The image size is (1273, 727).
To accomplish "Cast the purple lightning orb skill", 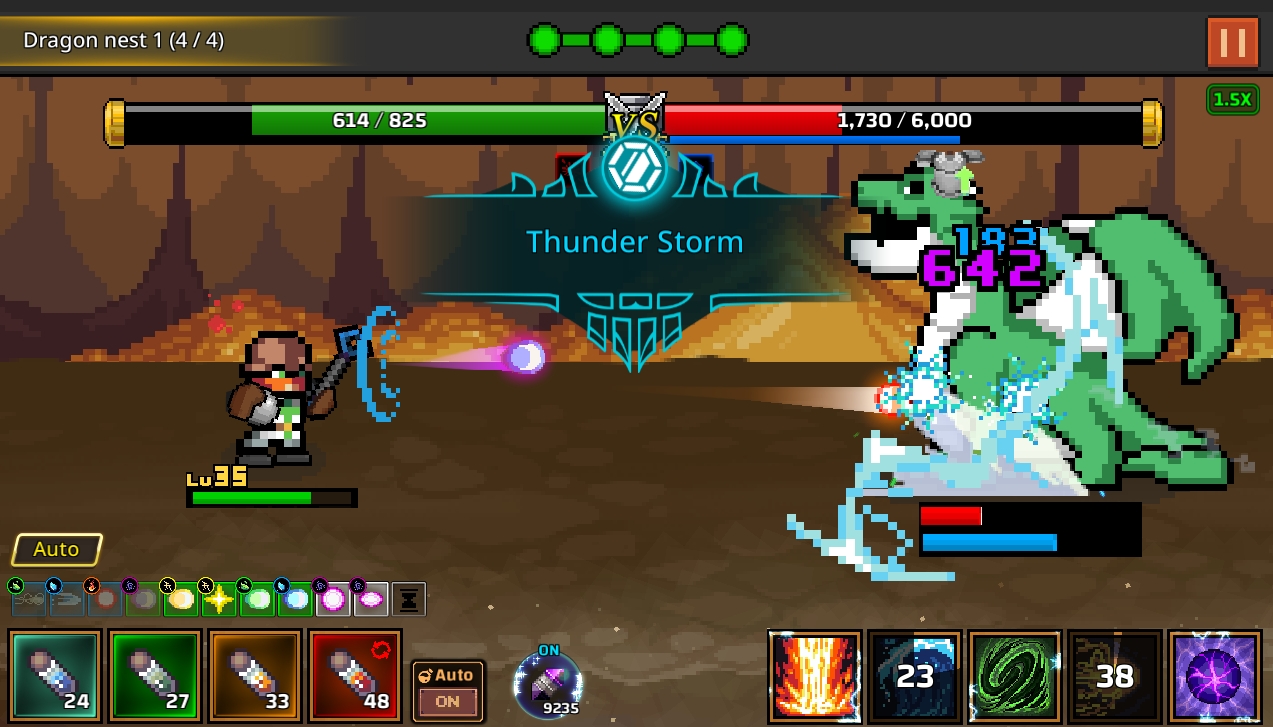I will [x=1215, y=676].
